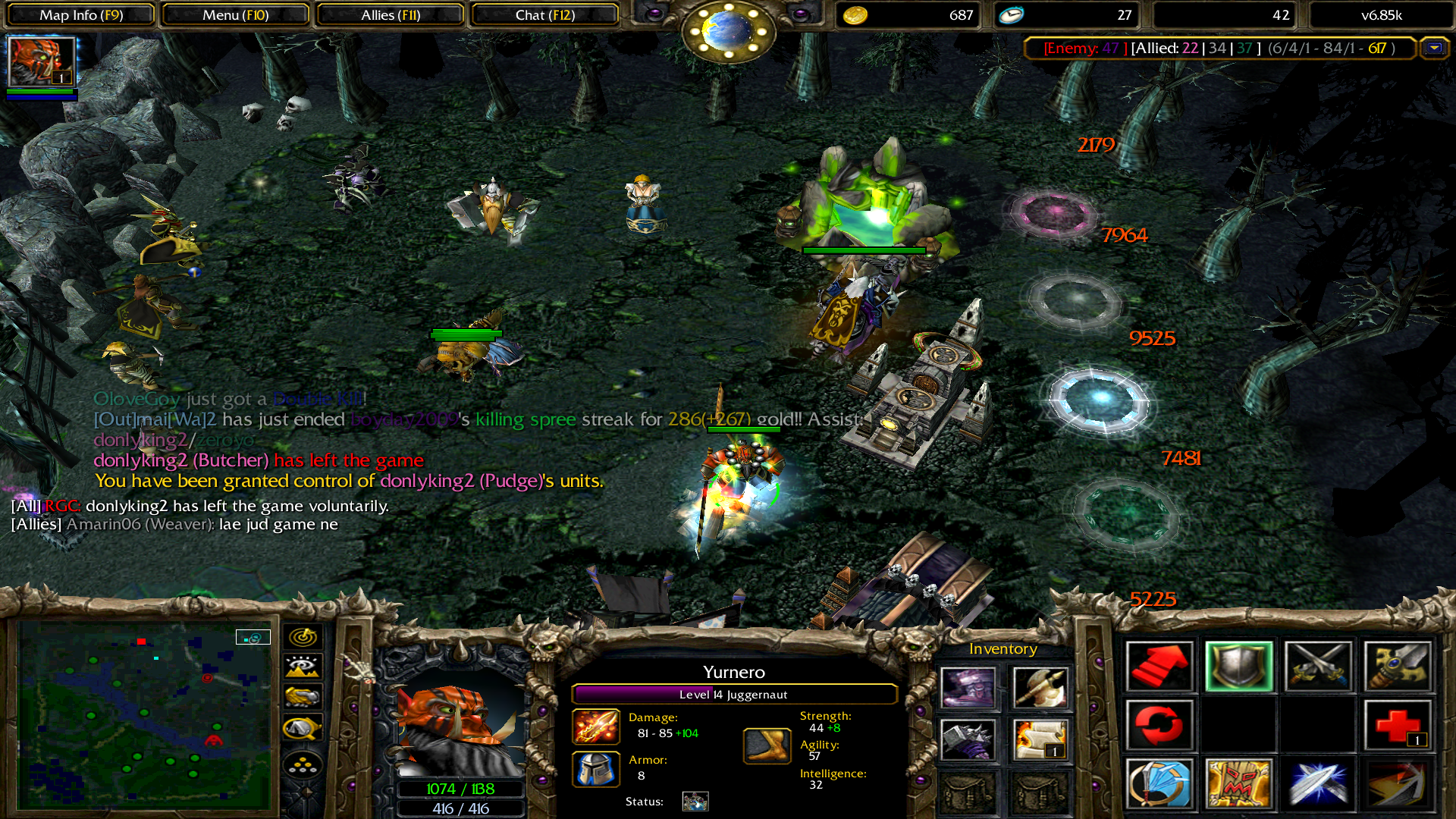Use the purple boots inventory item
Screen dimensions: 1456x819
(x=968, y=688)
